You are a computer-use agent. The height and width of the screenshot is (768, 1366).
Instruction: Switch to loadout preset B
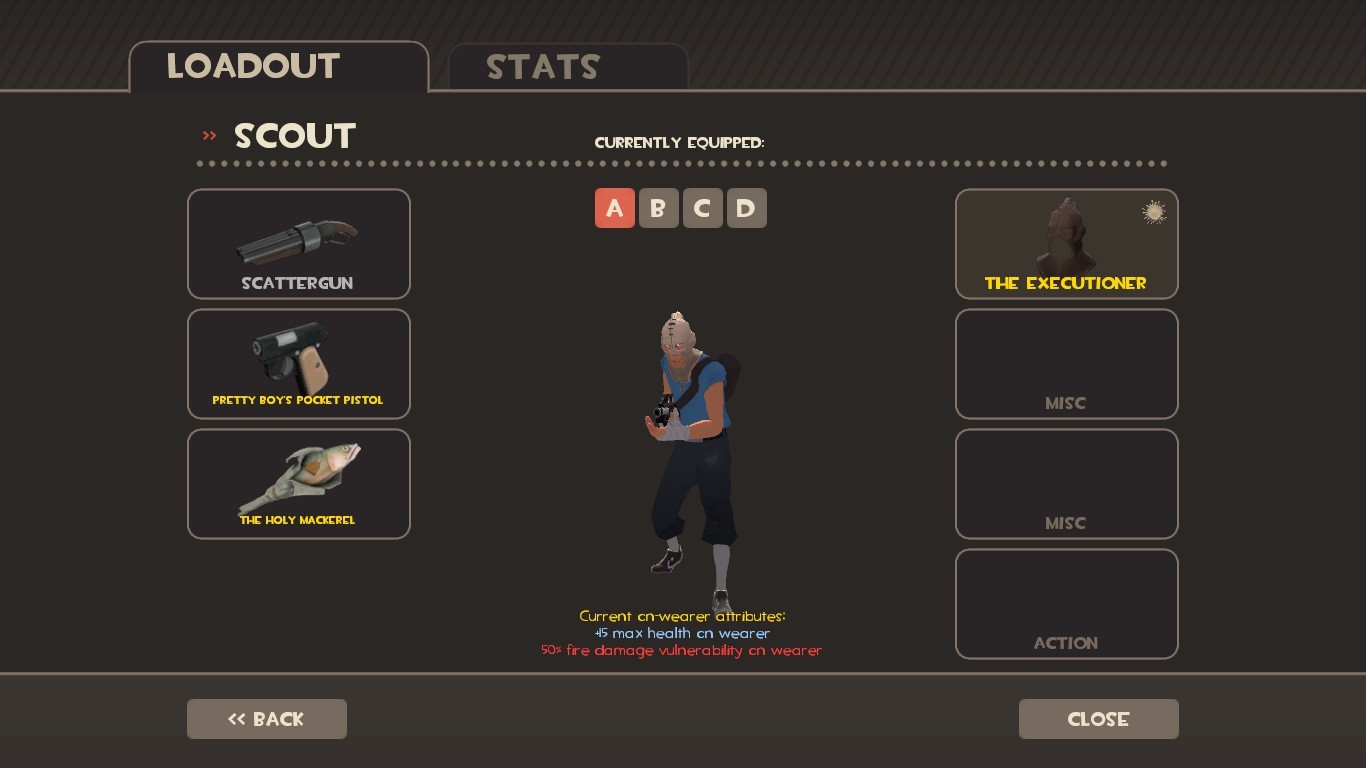pyautogui.click(x=658, y=208)
